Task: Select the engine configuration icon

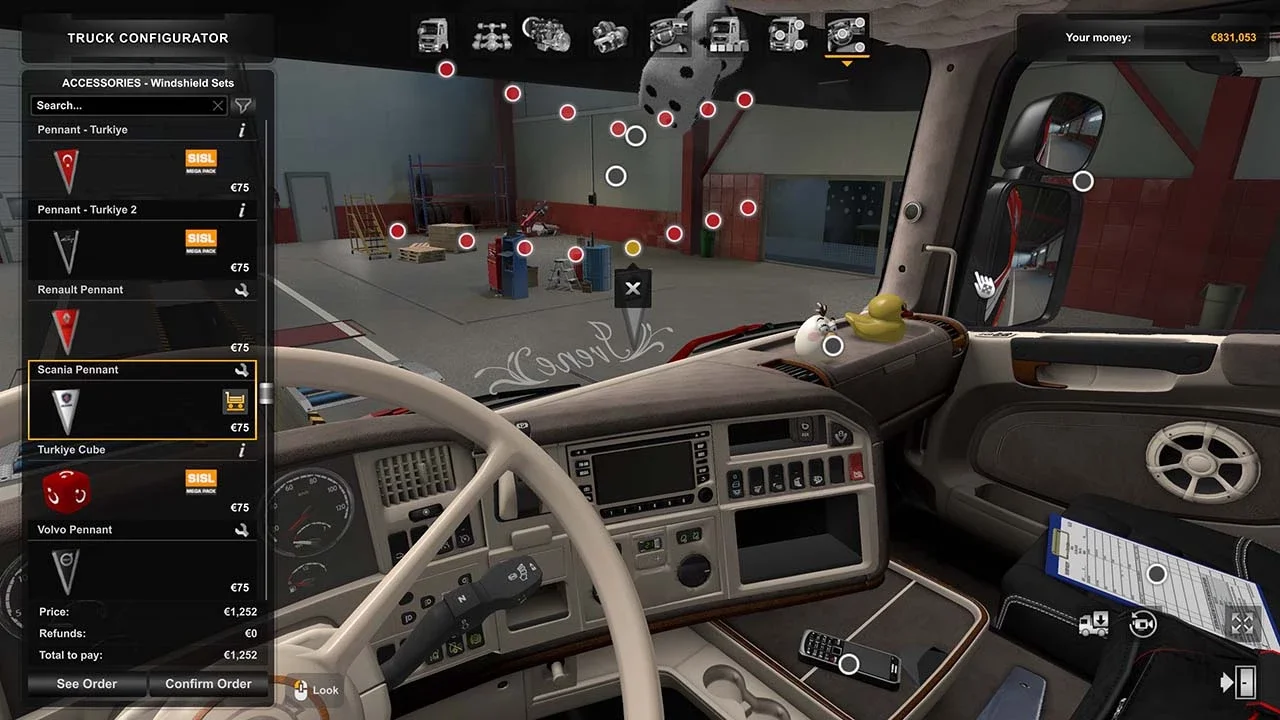Action: point(551,37)
